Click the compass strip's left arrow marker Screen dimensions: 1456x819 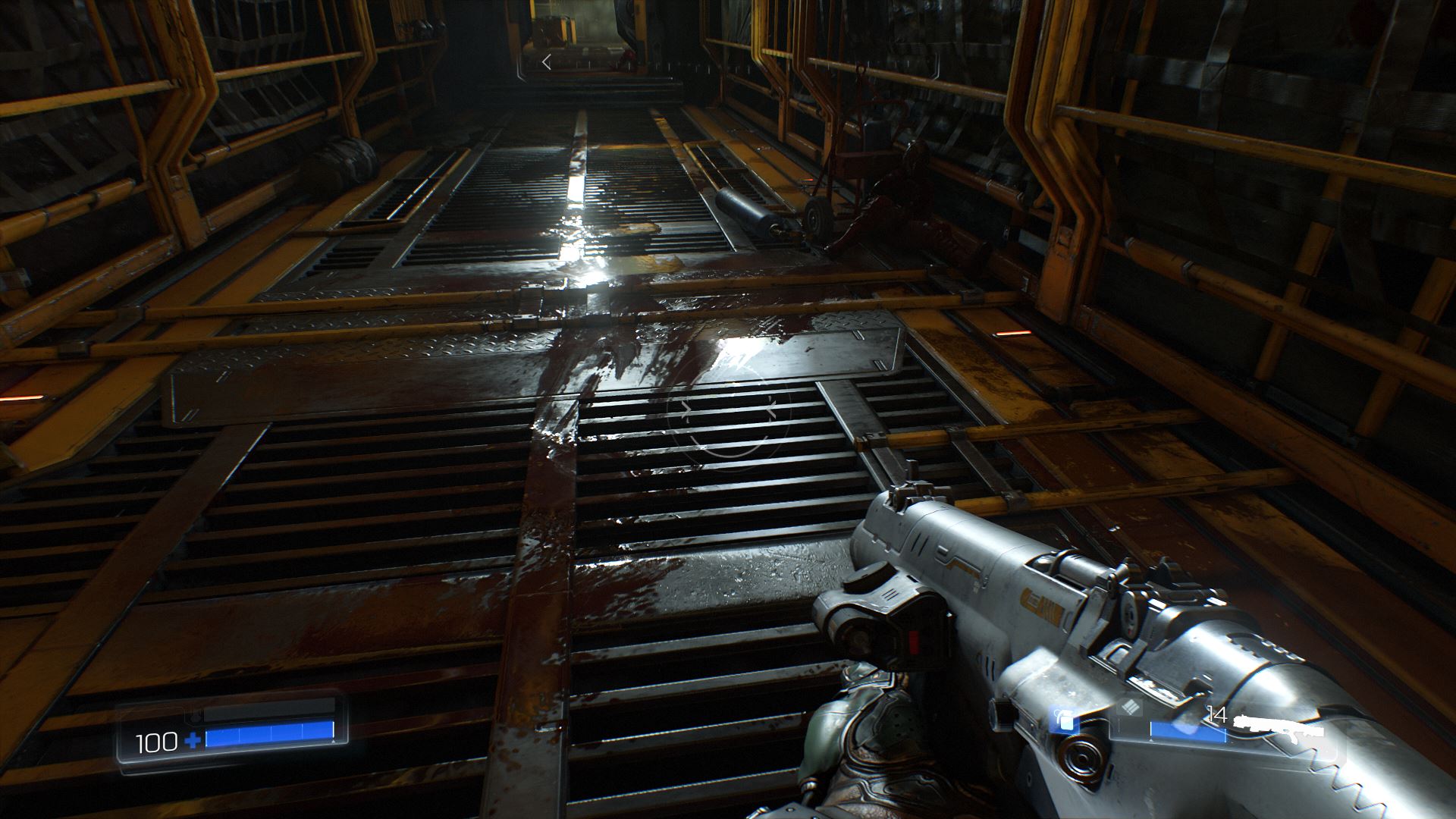(546, 63)
